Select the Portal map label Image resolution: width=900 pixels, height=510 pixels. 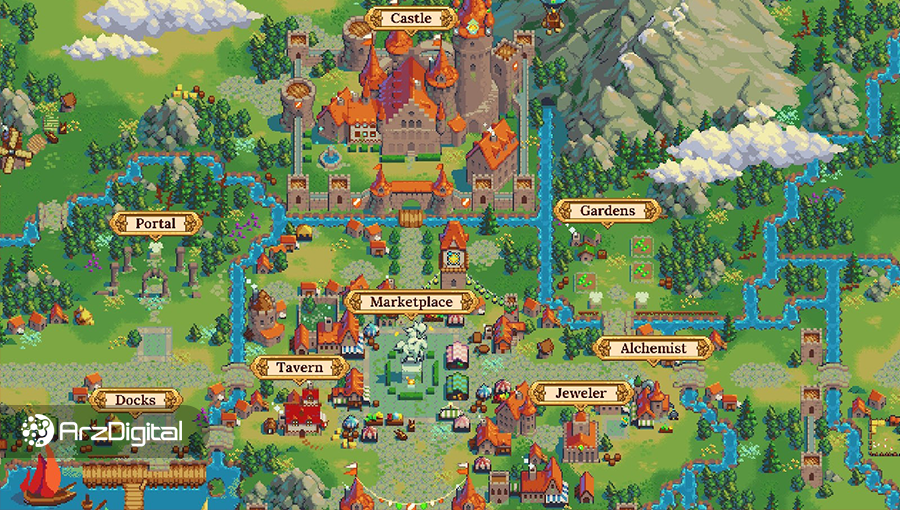154,223
